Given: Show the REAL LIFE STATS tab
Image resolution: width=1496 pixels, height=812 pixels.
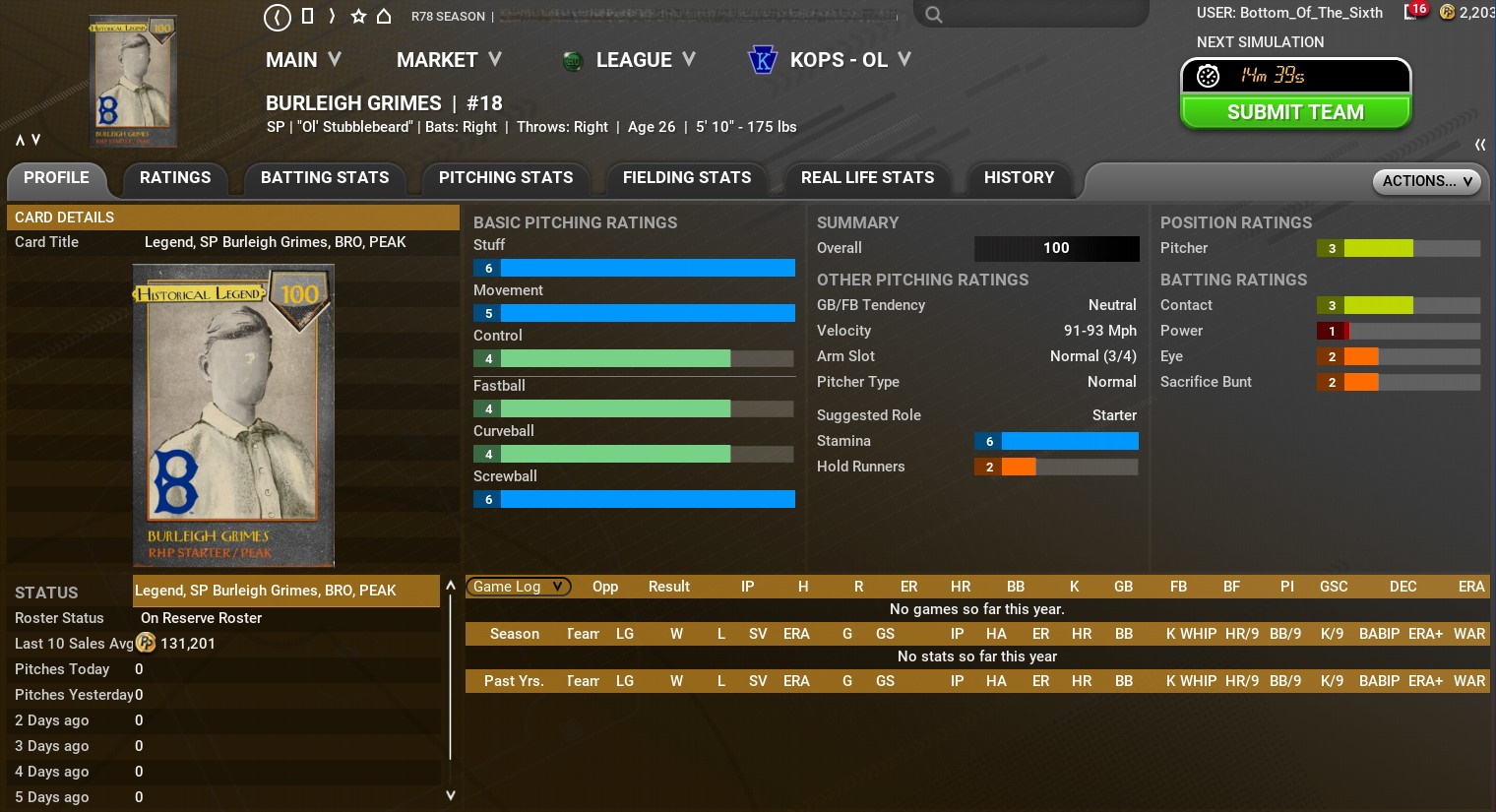Looking at the screenshot, I should tap(867, 178).
